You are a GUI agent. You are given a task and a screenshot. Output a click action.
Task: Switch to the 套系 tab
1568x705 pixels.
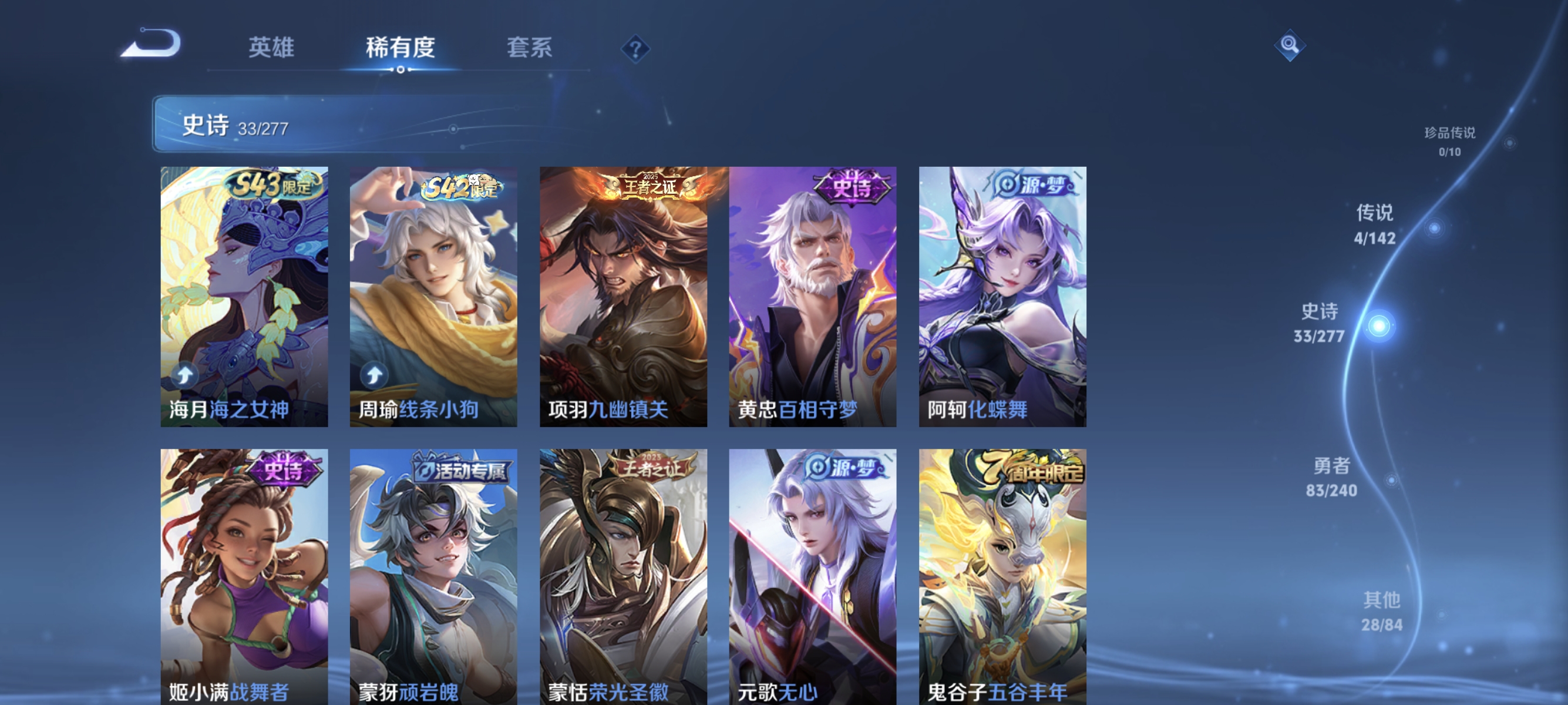tap(529, 49)
